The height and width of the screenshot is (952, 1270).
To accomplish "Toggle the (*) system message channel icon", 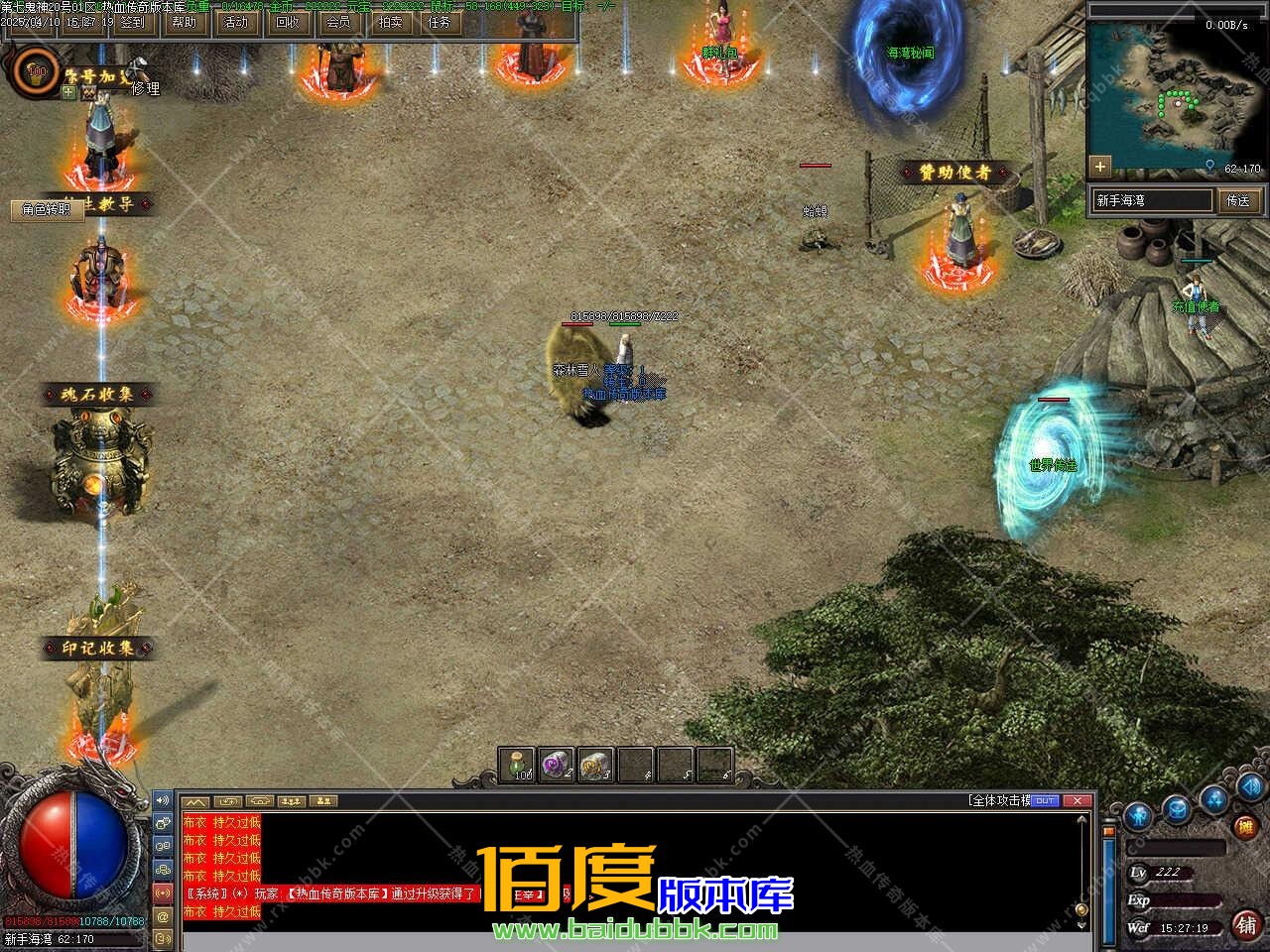I will click(162, 893).
